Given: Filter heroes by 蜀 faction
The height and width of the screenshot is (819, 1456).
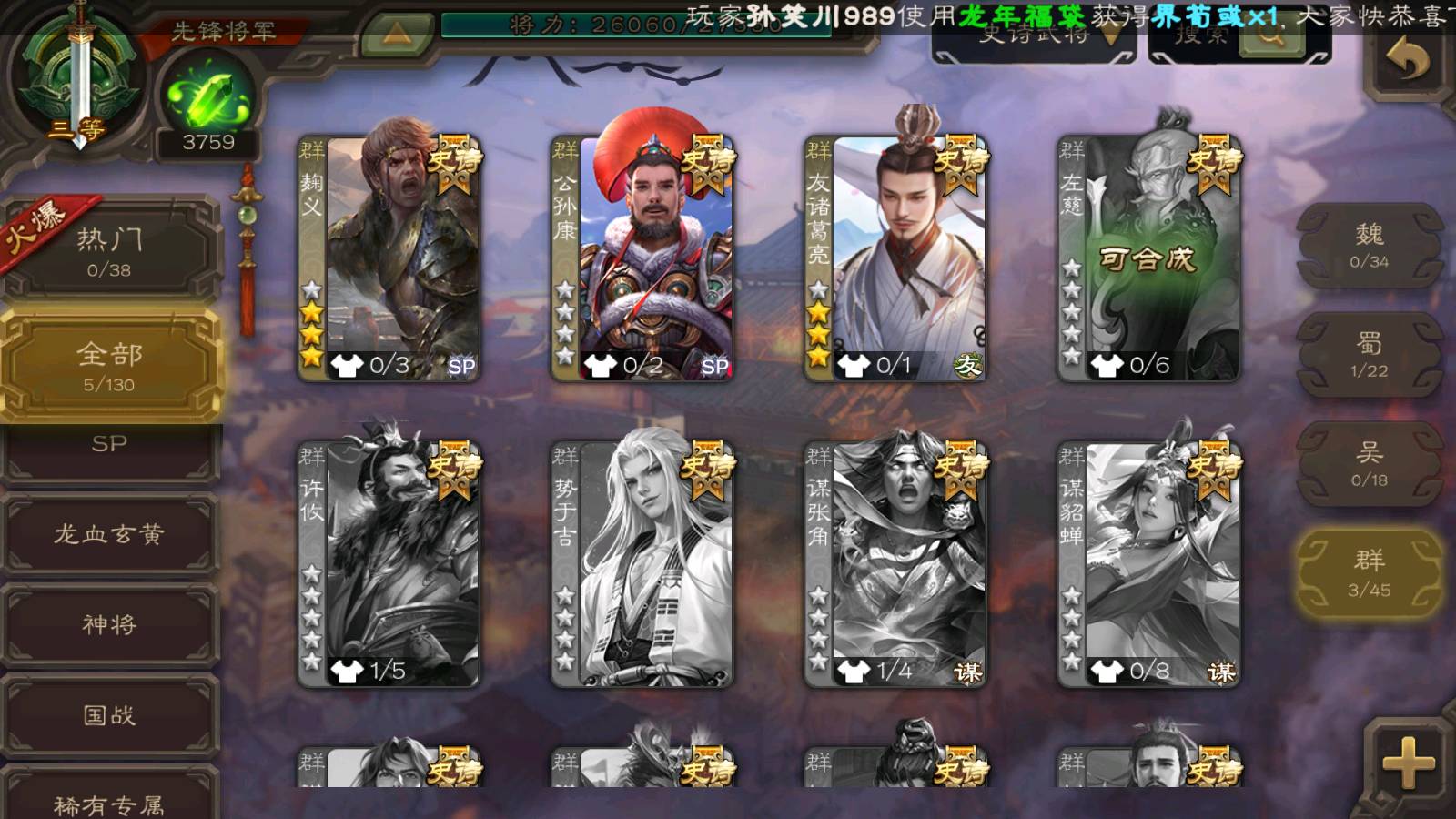Looking at the screenshot, I should click(x=1369, y=355).
